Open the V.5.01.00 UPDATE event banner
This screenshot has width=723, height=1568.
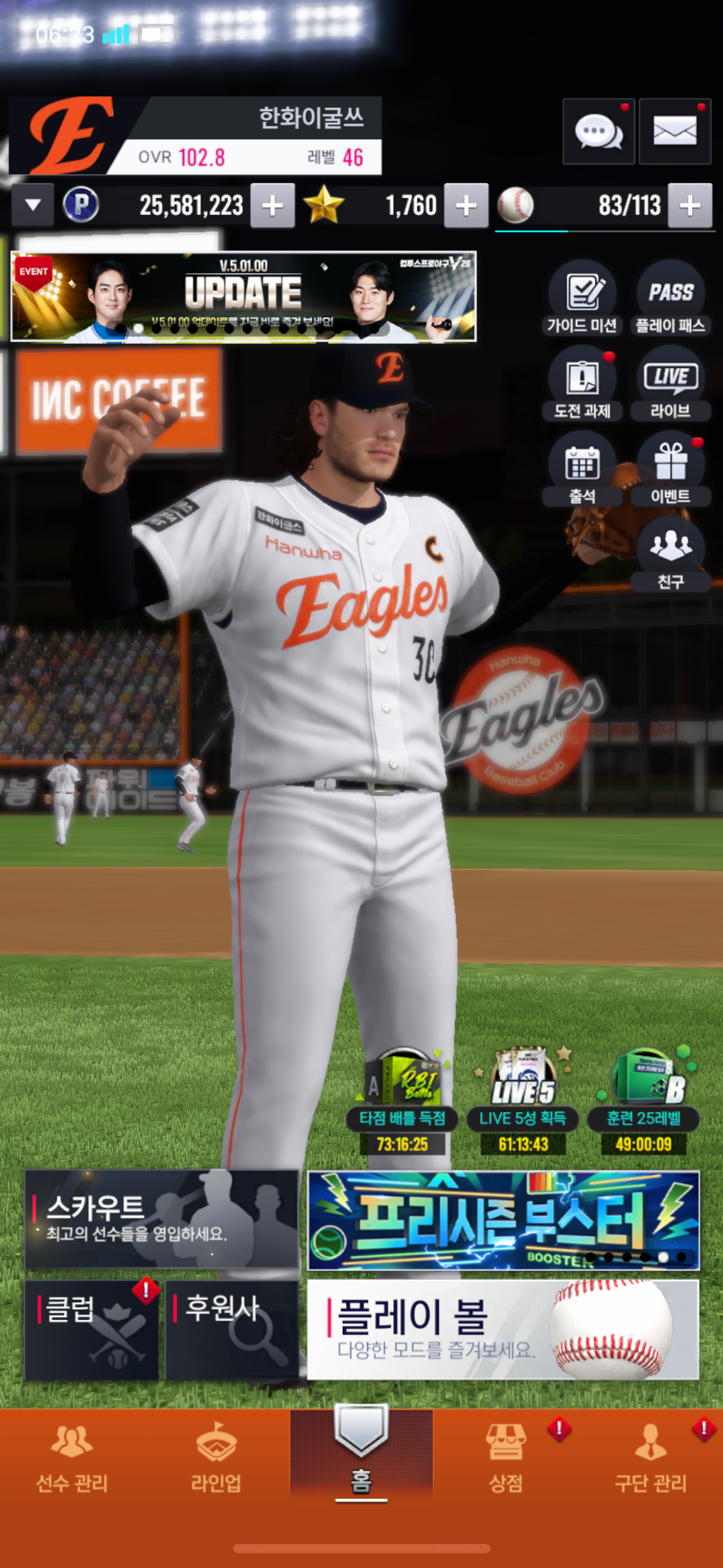(243, 296)
